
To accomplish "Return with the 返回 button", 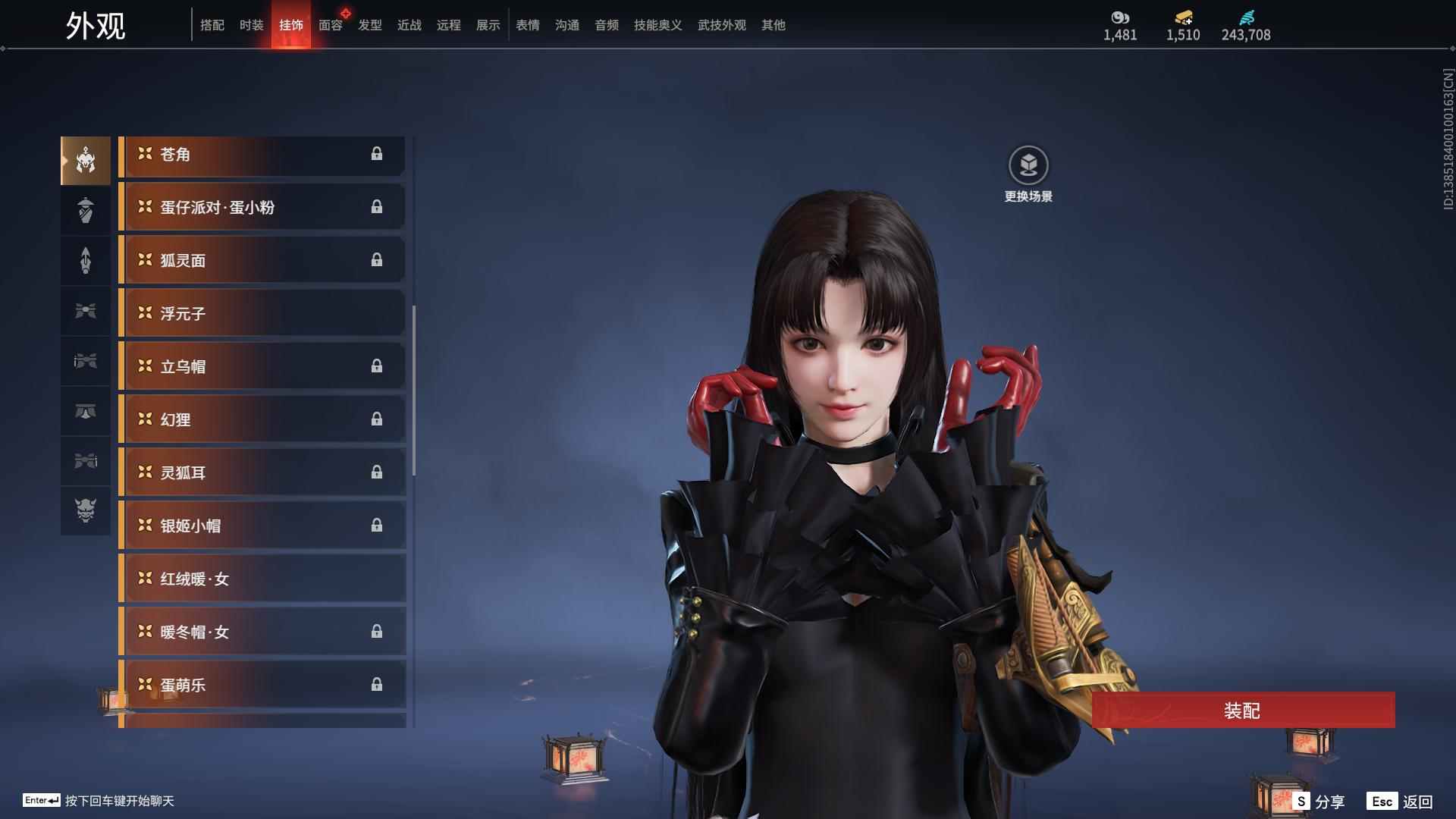I will [1400, 802].
